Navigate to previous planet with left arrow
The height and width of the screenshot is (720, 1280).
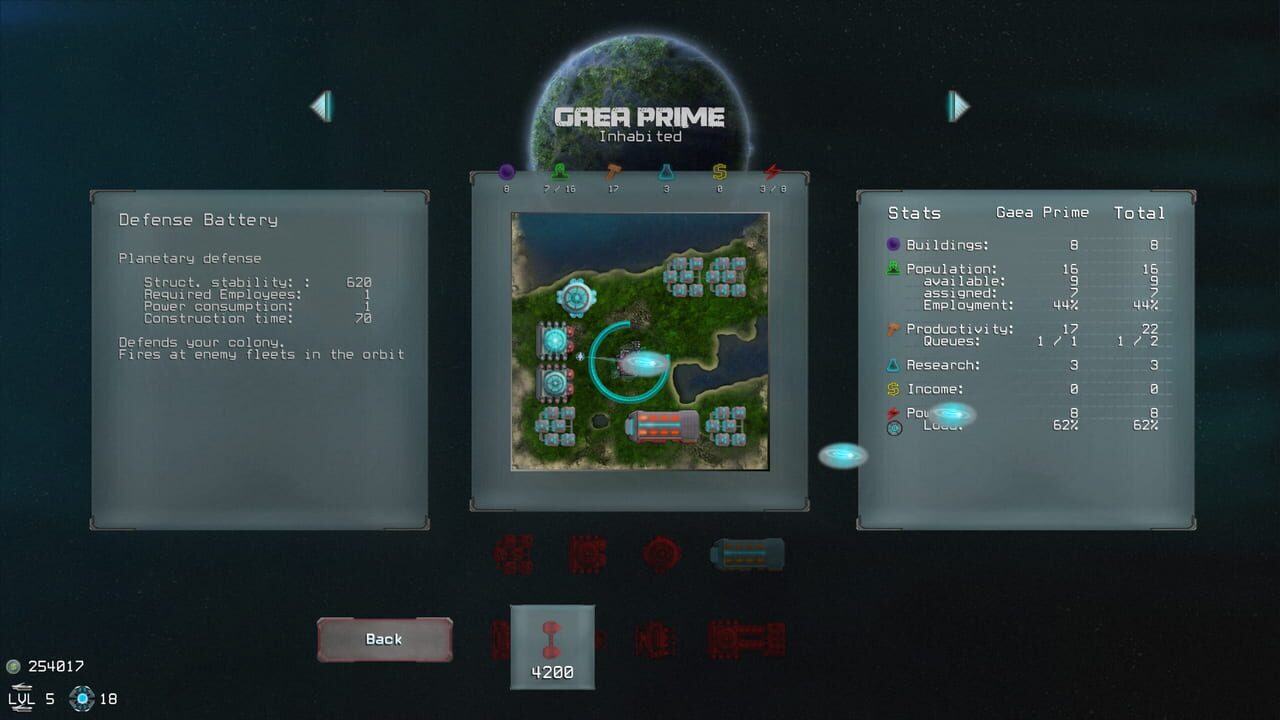point(322,104)
